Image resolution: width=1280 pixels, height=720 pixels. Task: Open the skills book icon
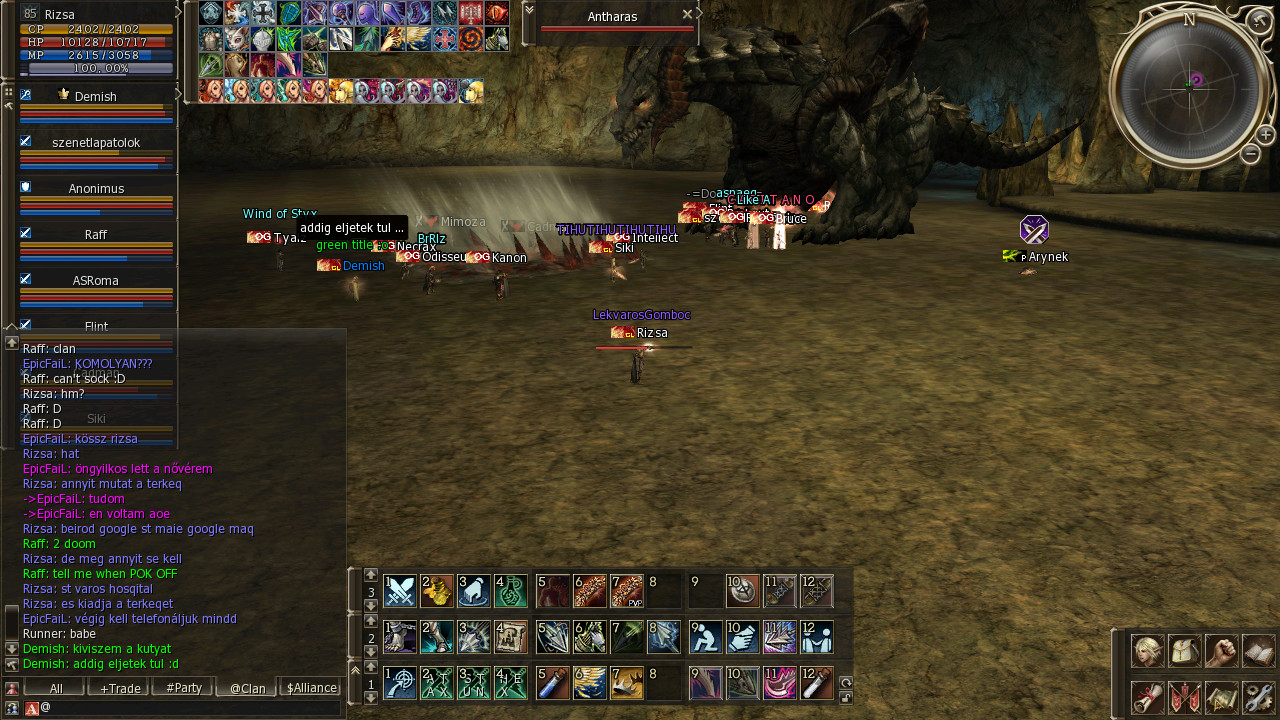pyautogui.click(x=1258, y=651)
